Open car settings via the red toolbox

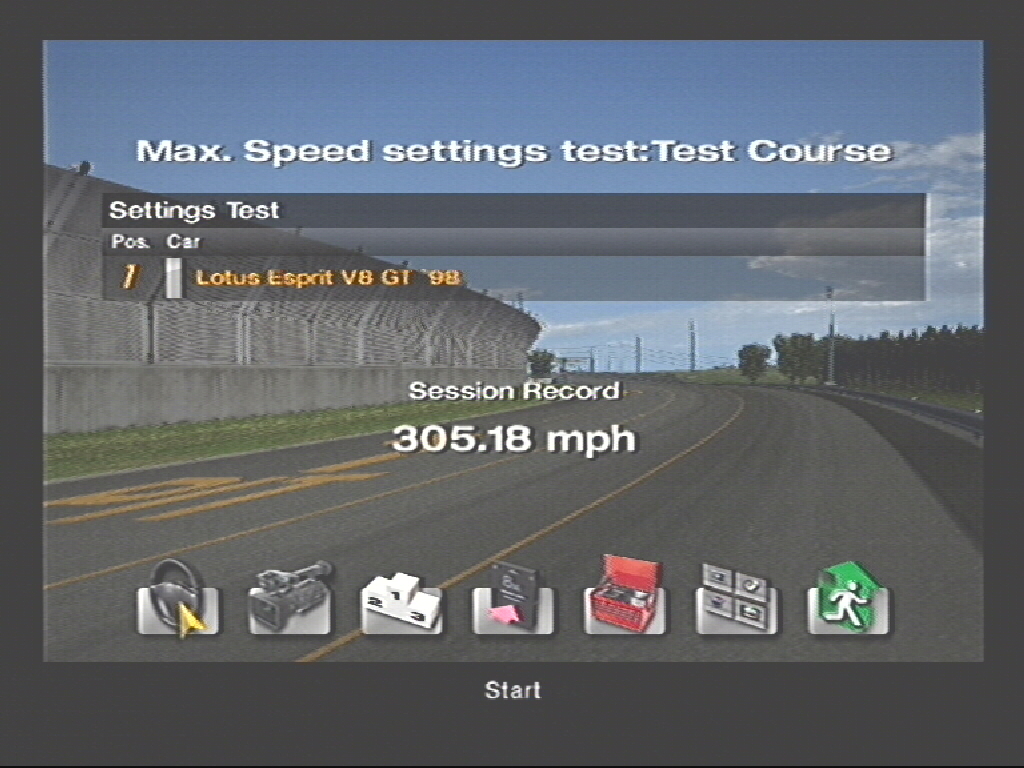click(625, 599)
